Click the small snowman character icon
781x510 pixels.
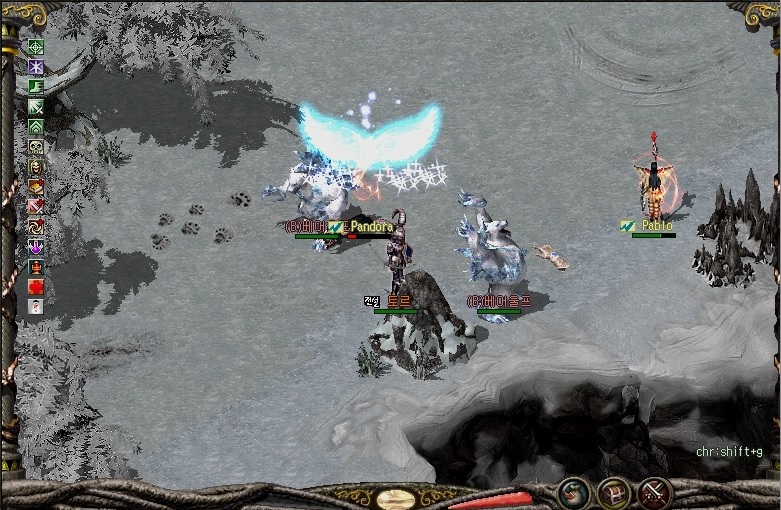click(36, 306)
